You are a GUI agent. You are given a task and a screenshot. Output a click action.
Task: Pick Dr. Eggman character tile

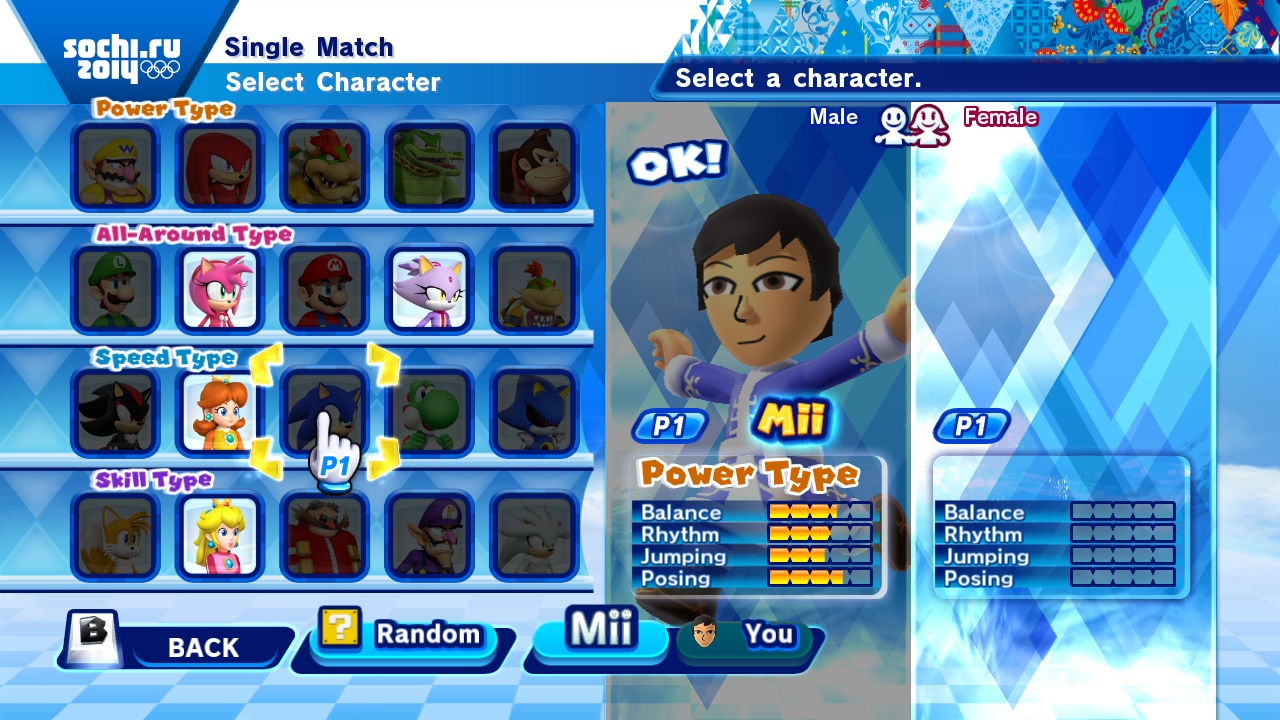tap(324, 536)
